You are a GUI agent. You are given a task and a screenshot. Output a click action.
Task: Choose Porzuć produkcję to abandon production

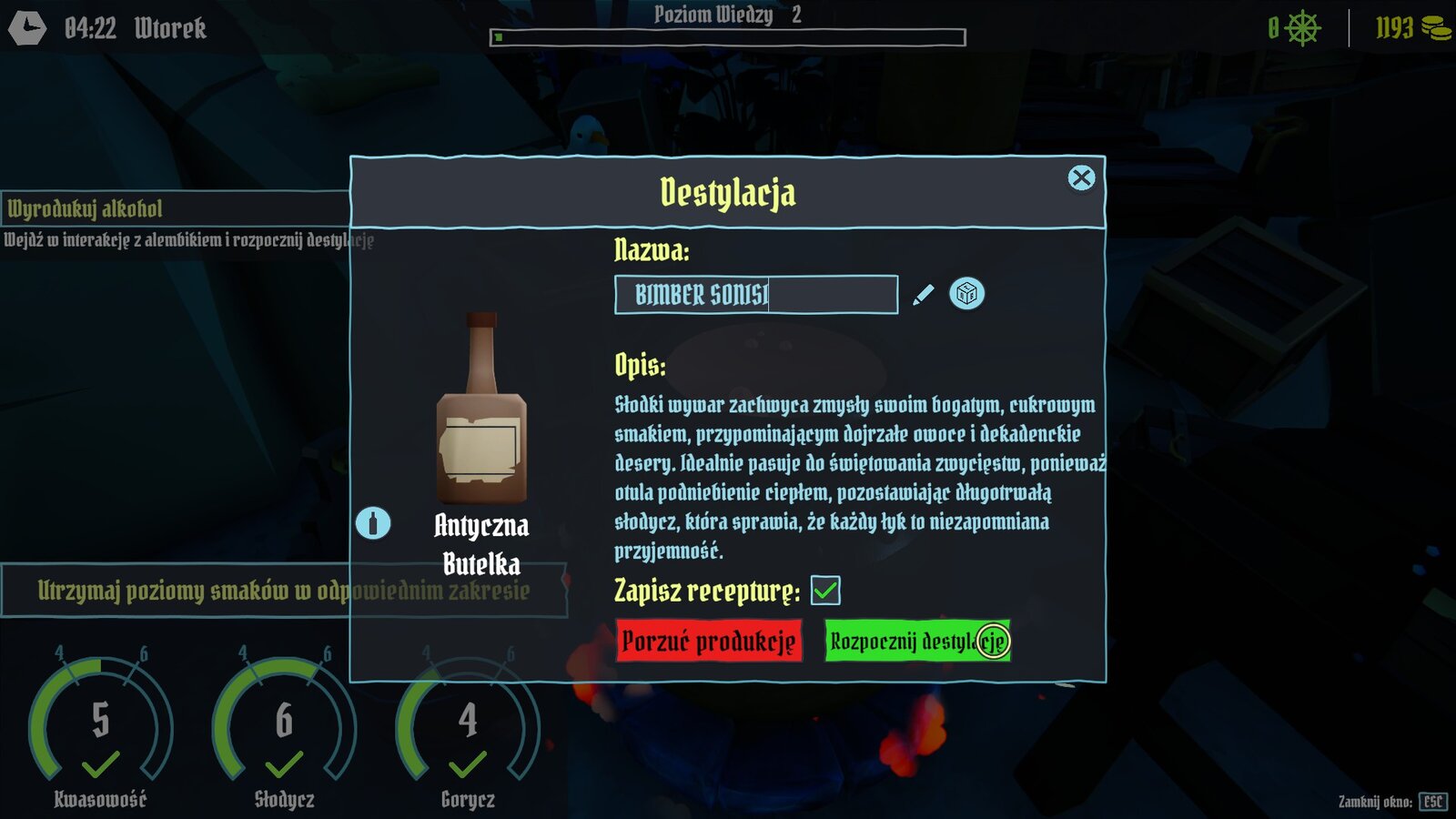(x=709, y=641)
